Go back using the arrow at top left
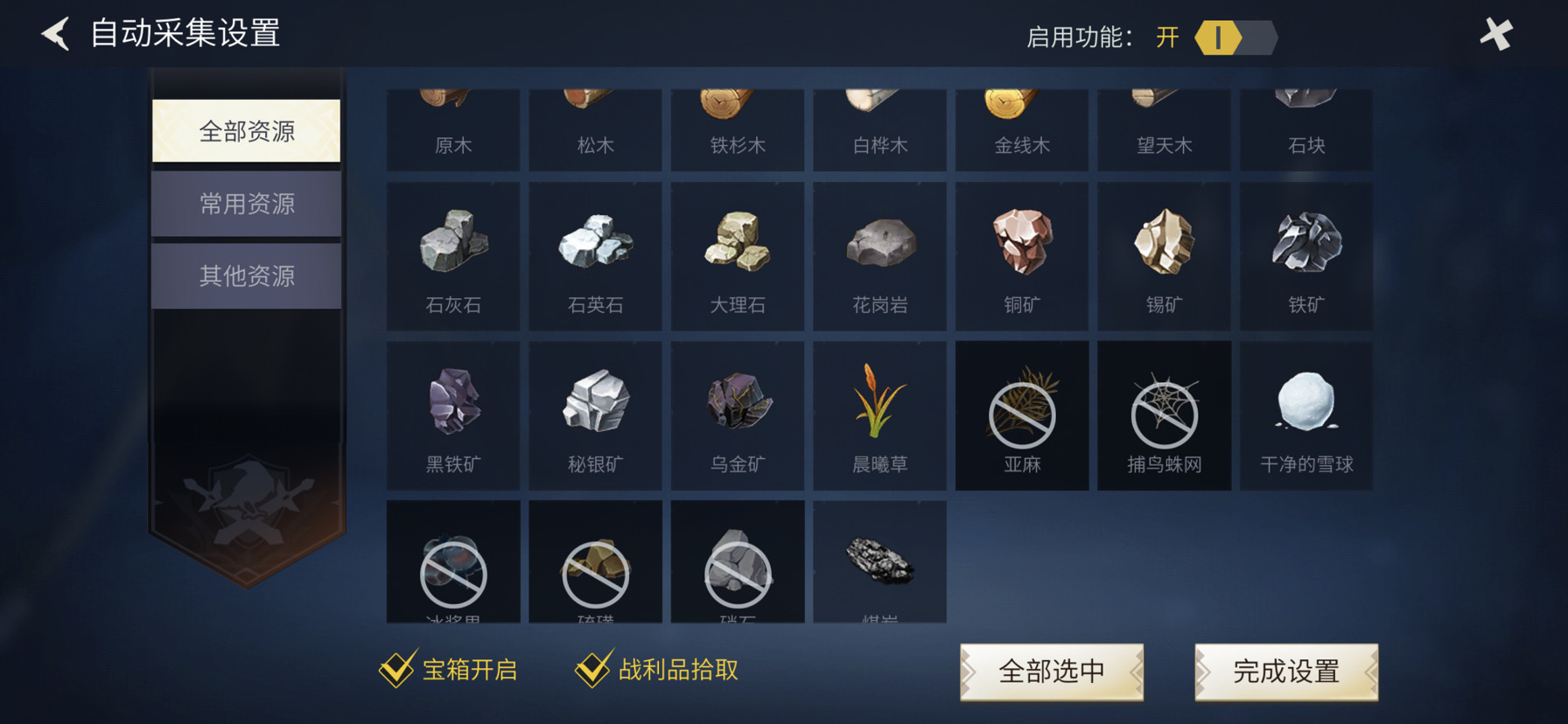The image size is (1568, 724). (x=53, y=33)
